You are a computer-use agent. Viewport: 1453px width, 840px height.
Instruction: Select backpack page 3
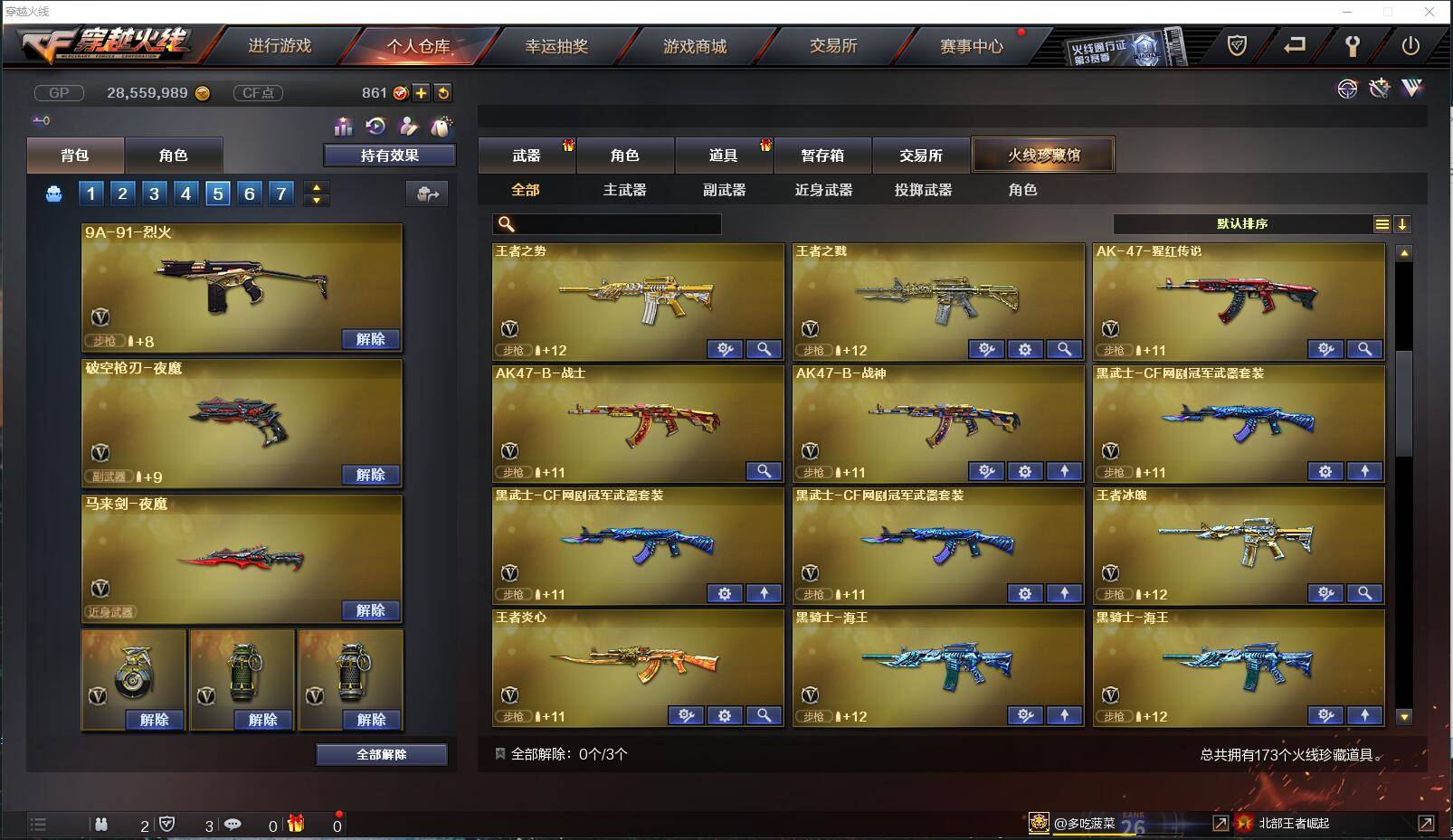click(154, 193)
